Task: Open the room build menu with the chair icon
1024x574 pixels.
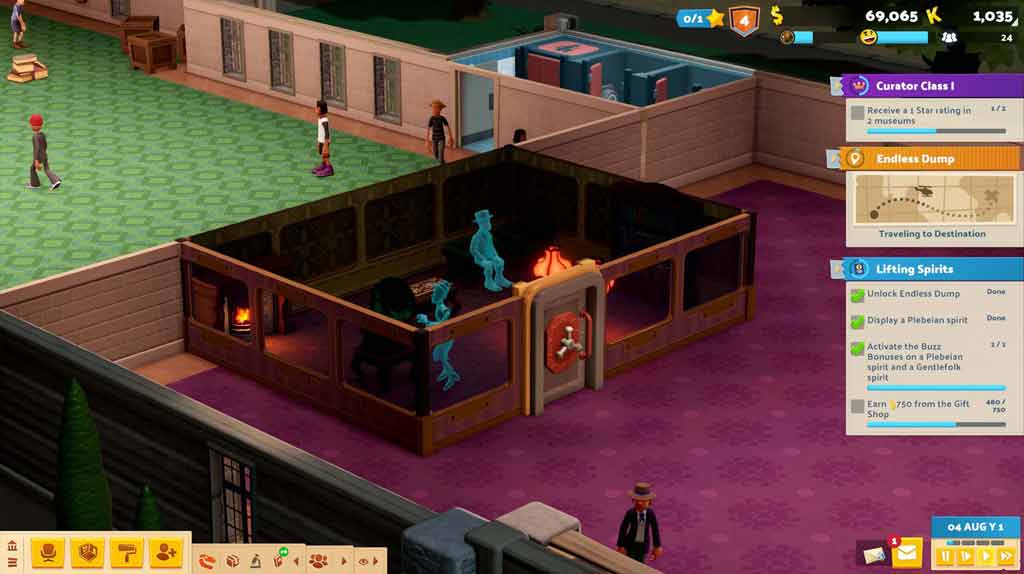Action: (47, 552)
